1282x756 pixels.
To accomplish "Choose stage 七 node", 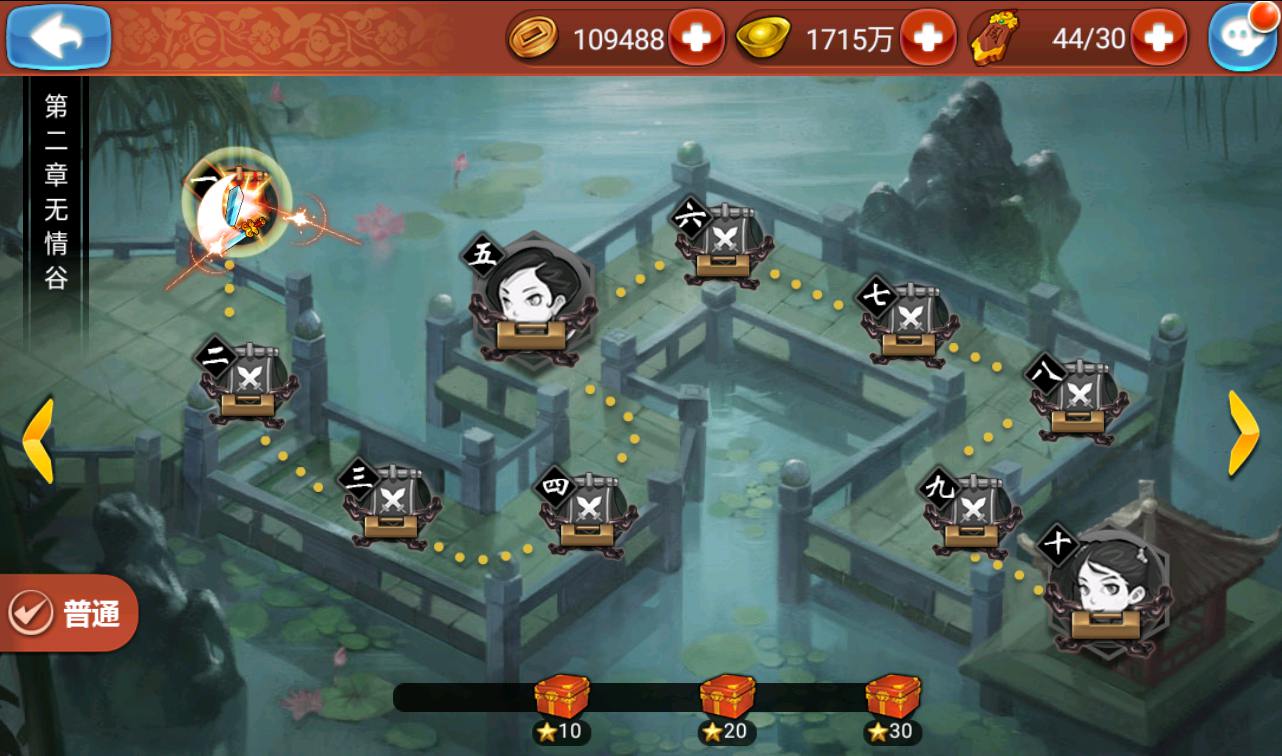I will (x=908, y=323).
